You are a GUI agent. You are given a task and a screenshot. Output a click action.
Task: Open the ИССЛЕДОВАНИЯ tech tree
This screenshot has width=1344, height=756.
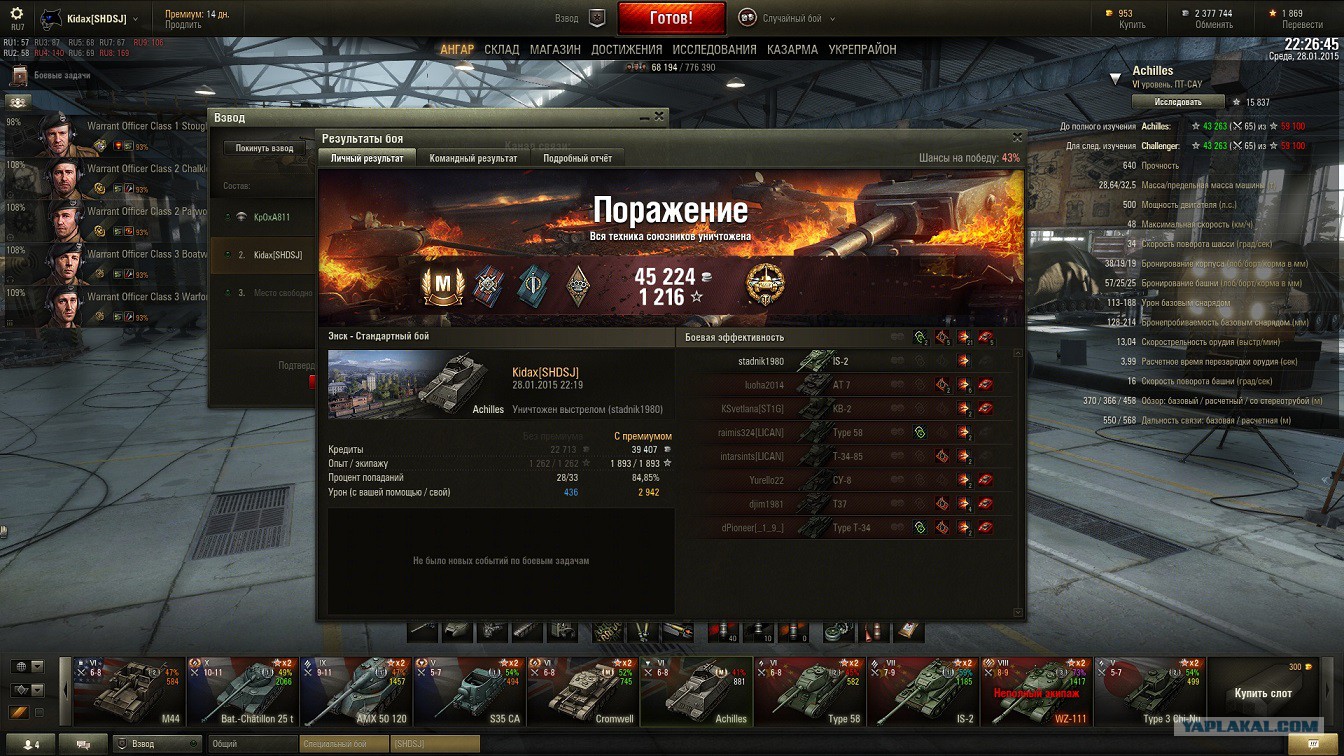pos(714,49)
